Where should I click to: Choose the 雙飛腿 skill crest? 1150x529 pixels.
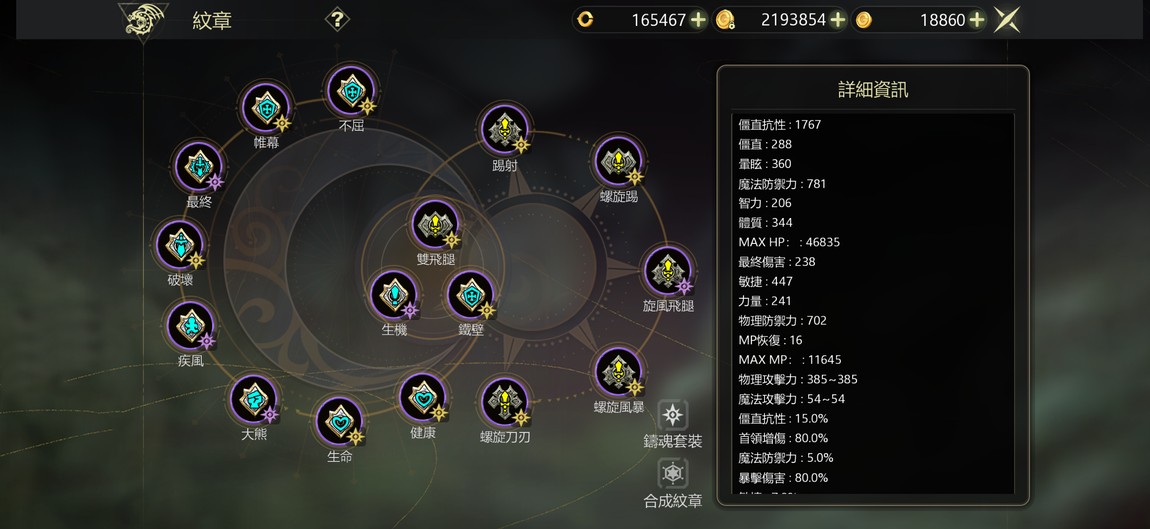(435, 224)
